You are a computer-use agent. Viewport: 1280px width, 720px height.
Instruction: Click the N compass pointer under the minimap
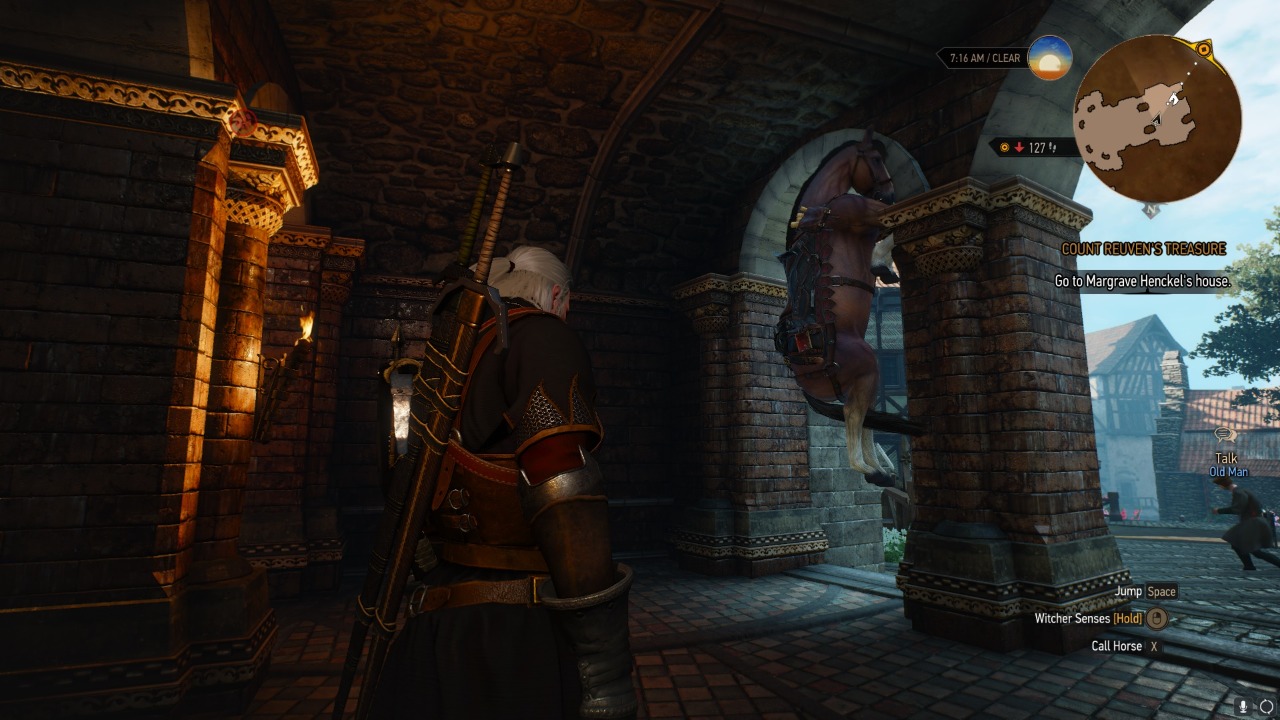[1150, 210]
